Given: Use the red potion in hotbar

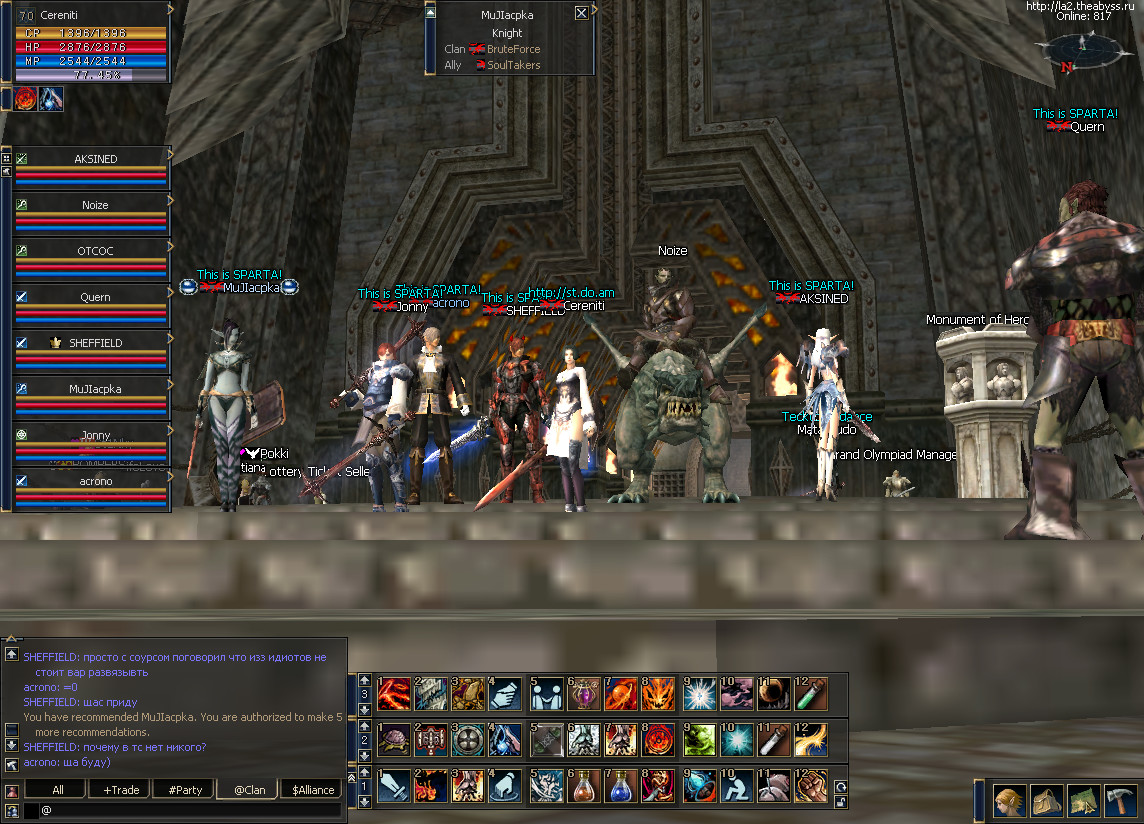Looking at the screenshot, I should tap(583, 787).
